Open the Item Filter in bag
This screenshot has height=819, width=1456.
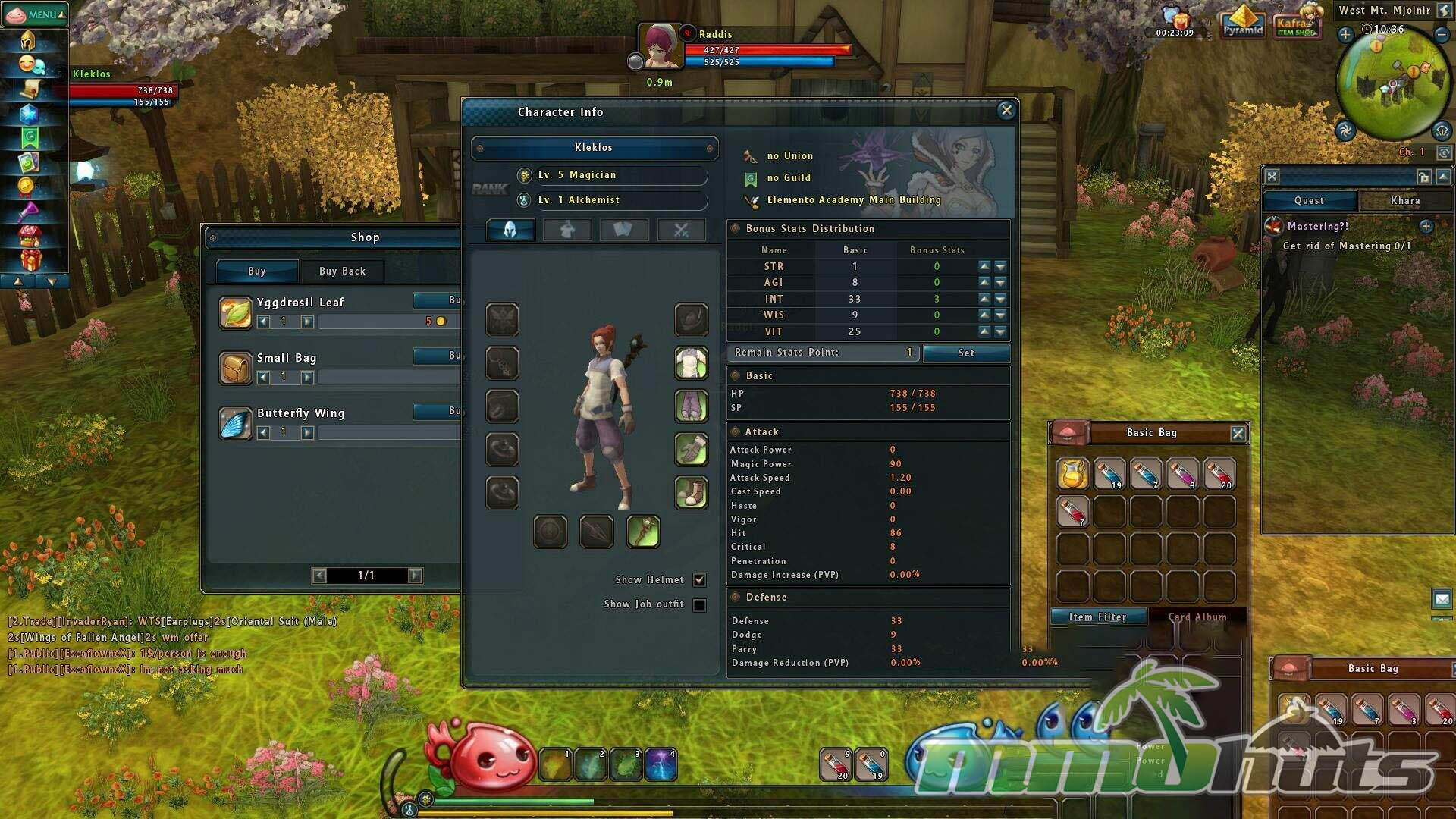1097,617
